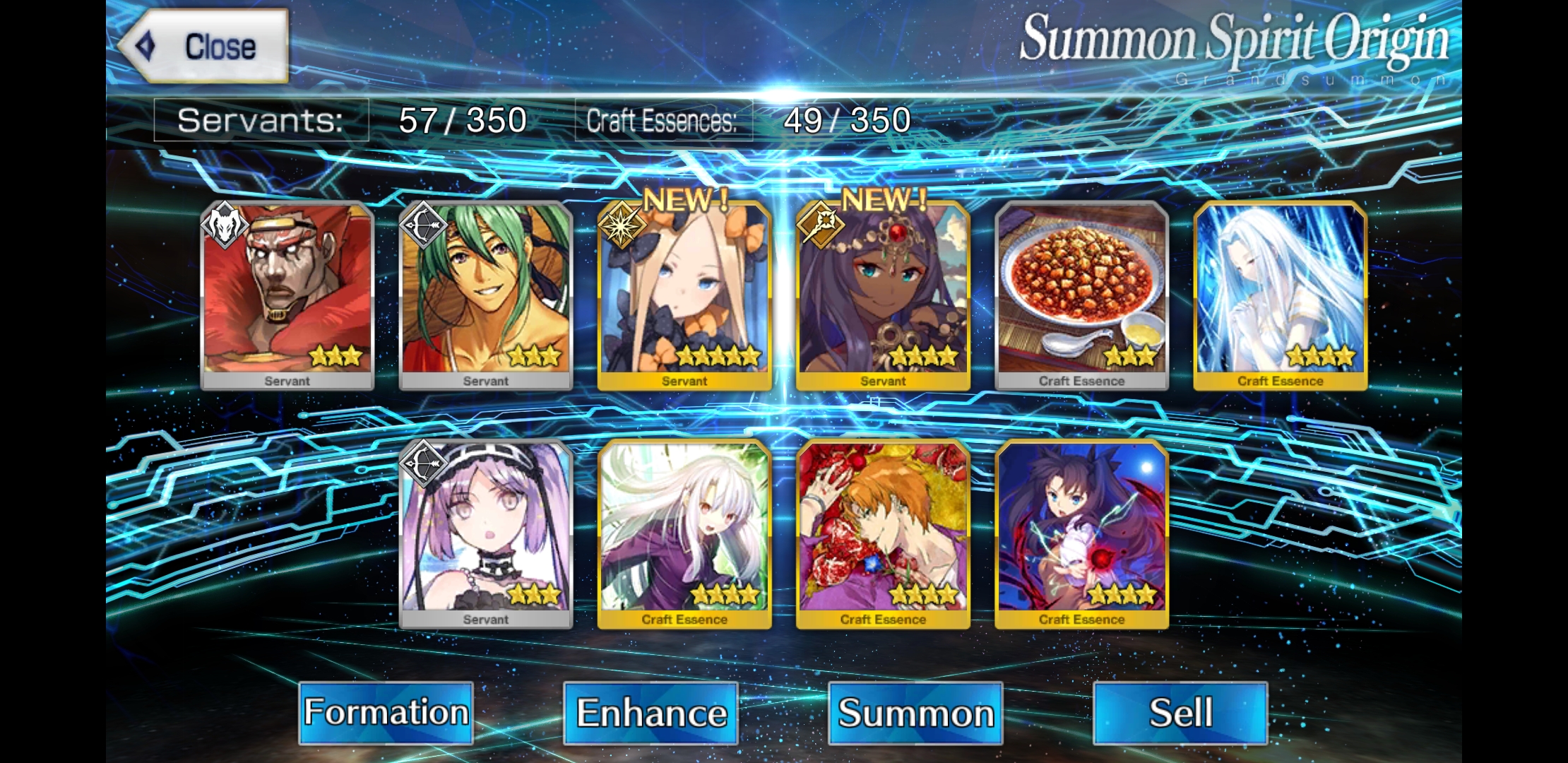Tap the Foreigner class icon on Abigail's card
The image size is (1568, 763).
(x=622, y=225)
